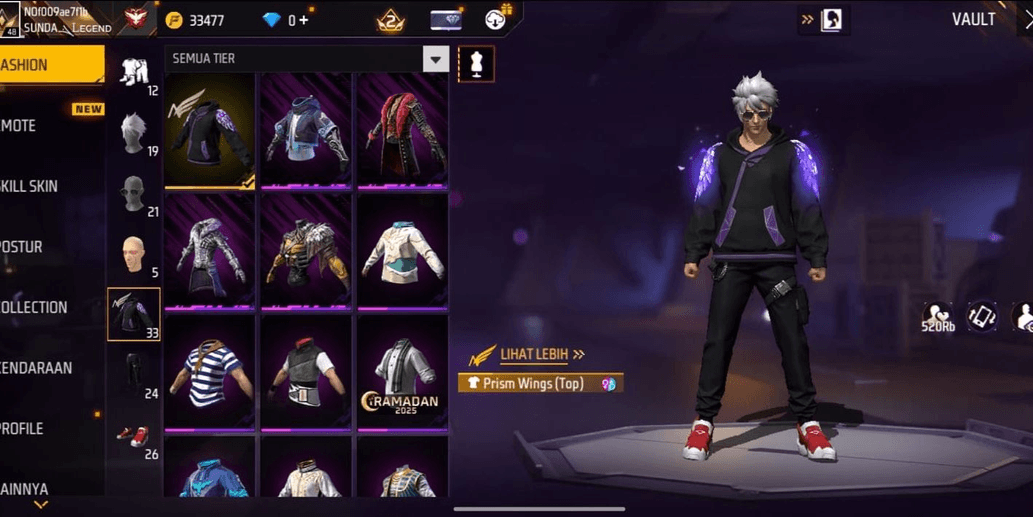Select the red fur-collar coat

click(402, 129)
